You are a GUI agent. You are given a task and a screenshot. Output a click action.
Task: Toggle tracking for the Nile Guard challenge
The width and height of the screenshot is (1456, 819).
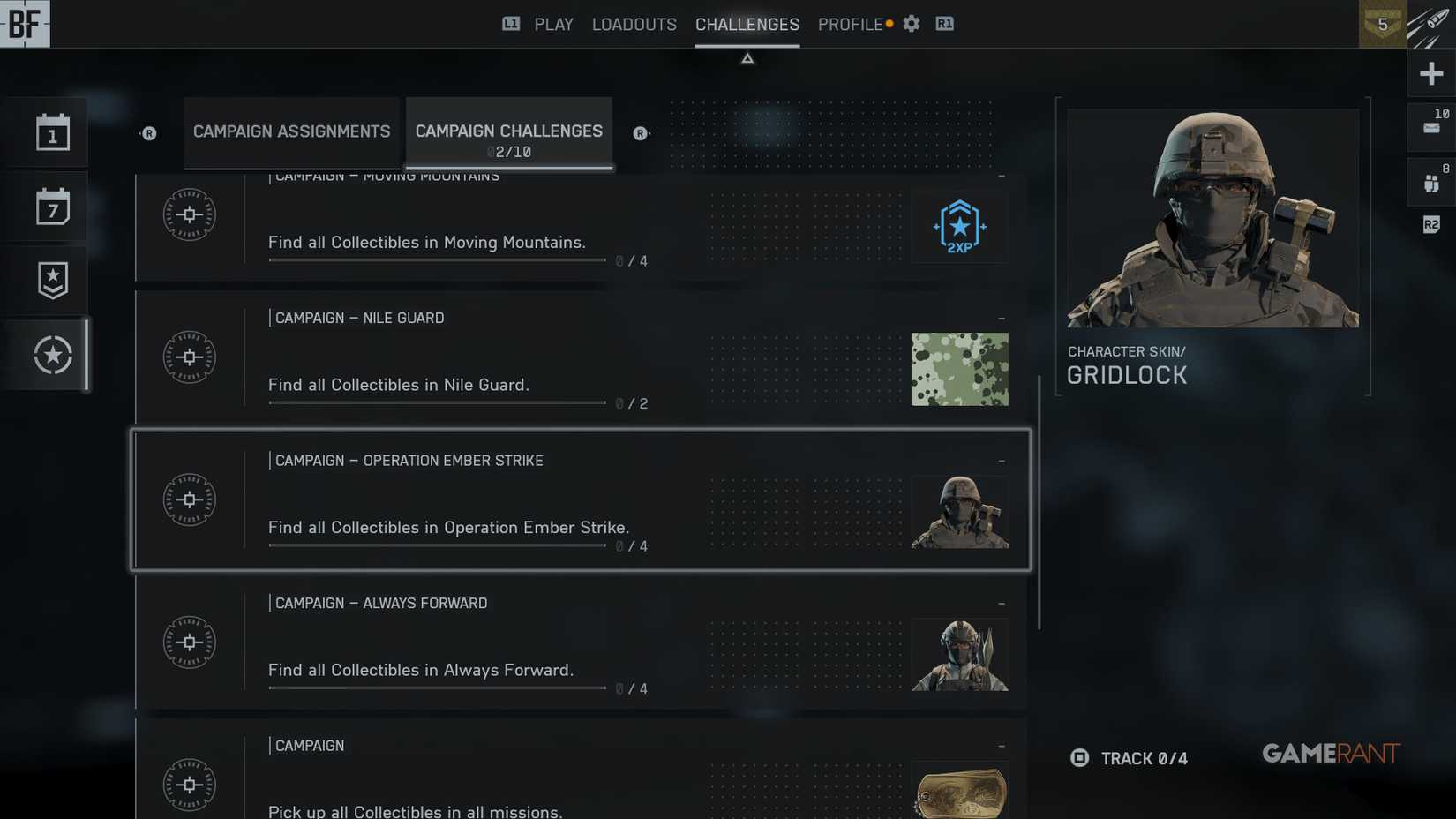1002,317
